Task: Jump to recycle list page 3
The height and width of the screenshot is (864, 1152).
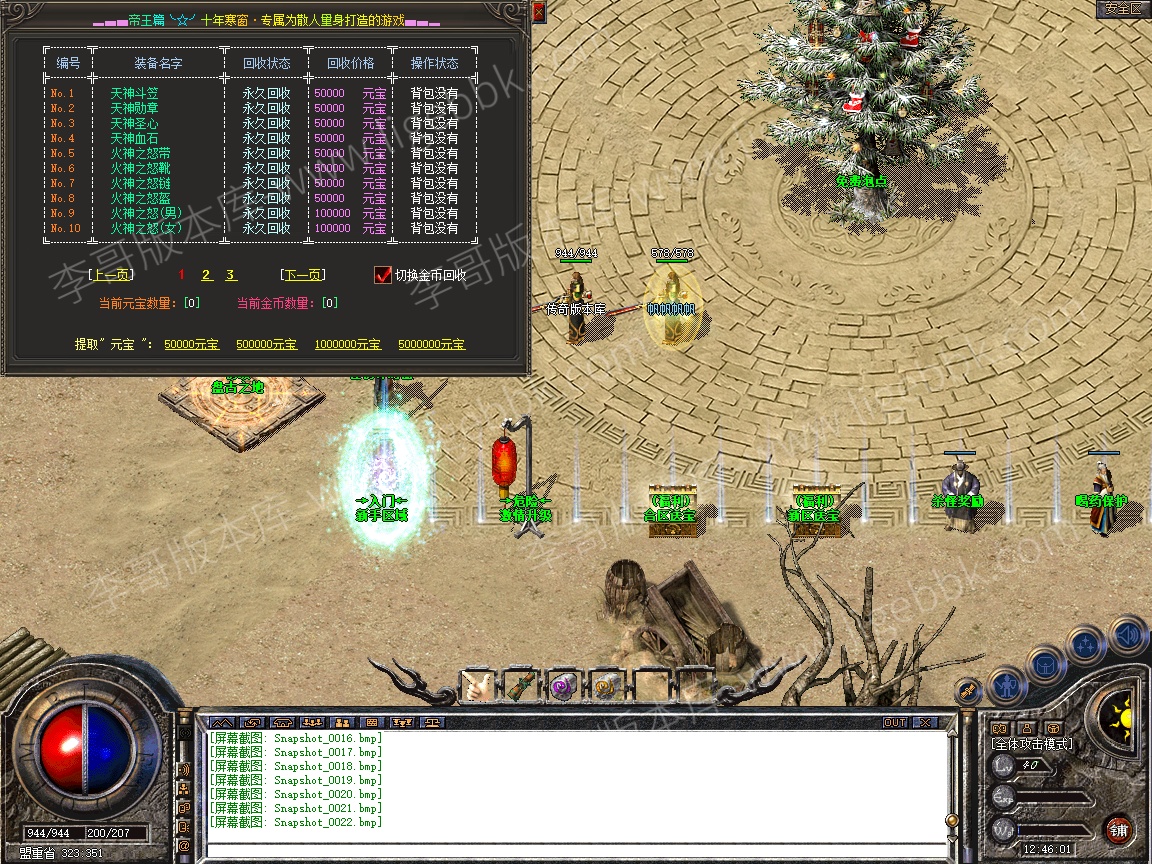Action: (230, 275)
